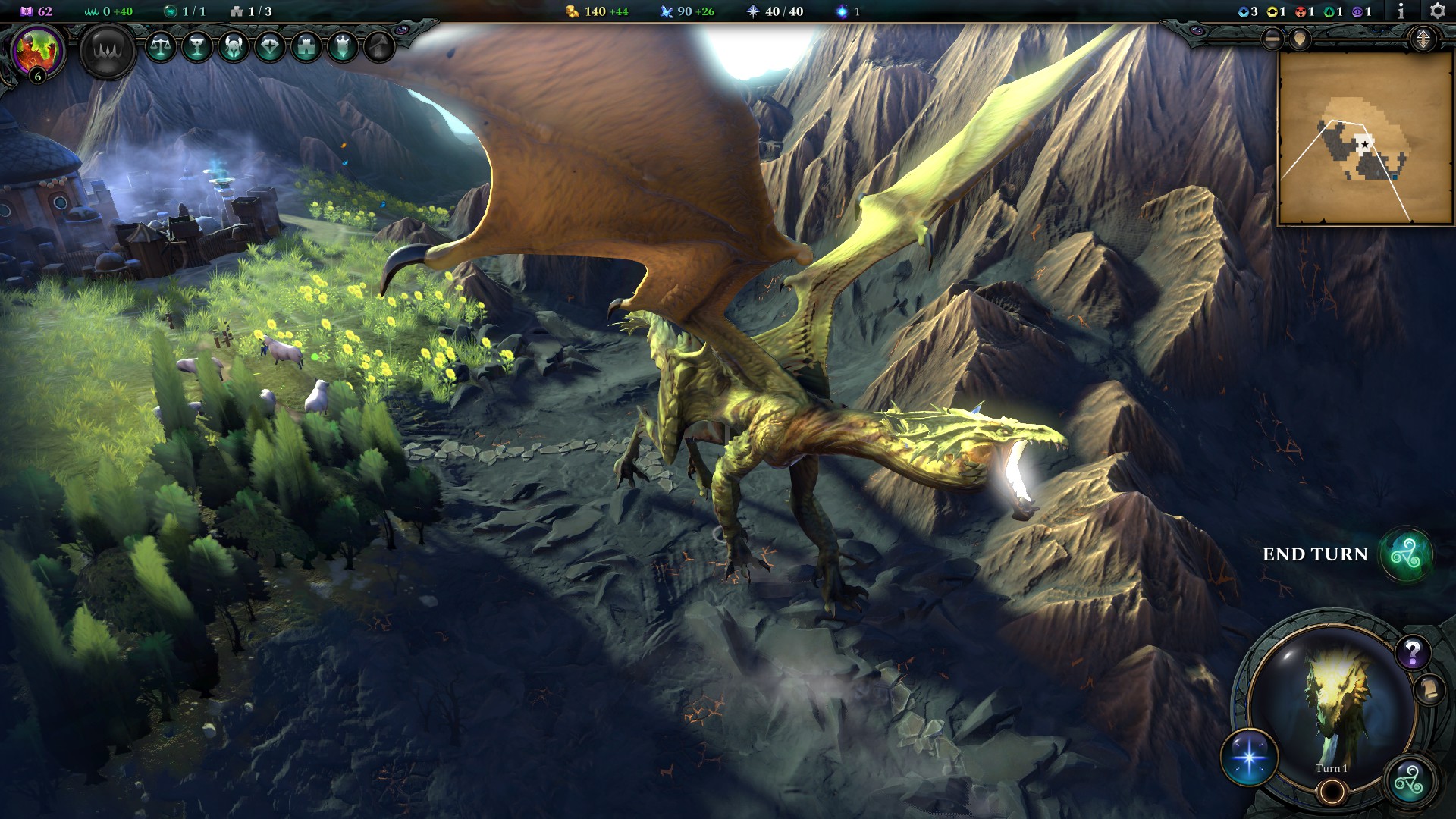
Task: Select the chalice icon in the top bar
Action: tap(197, 47)
